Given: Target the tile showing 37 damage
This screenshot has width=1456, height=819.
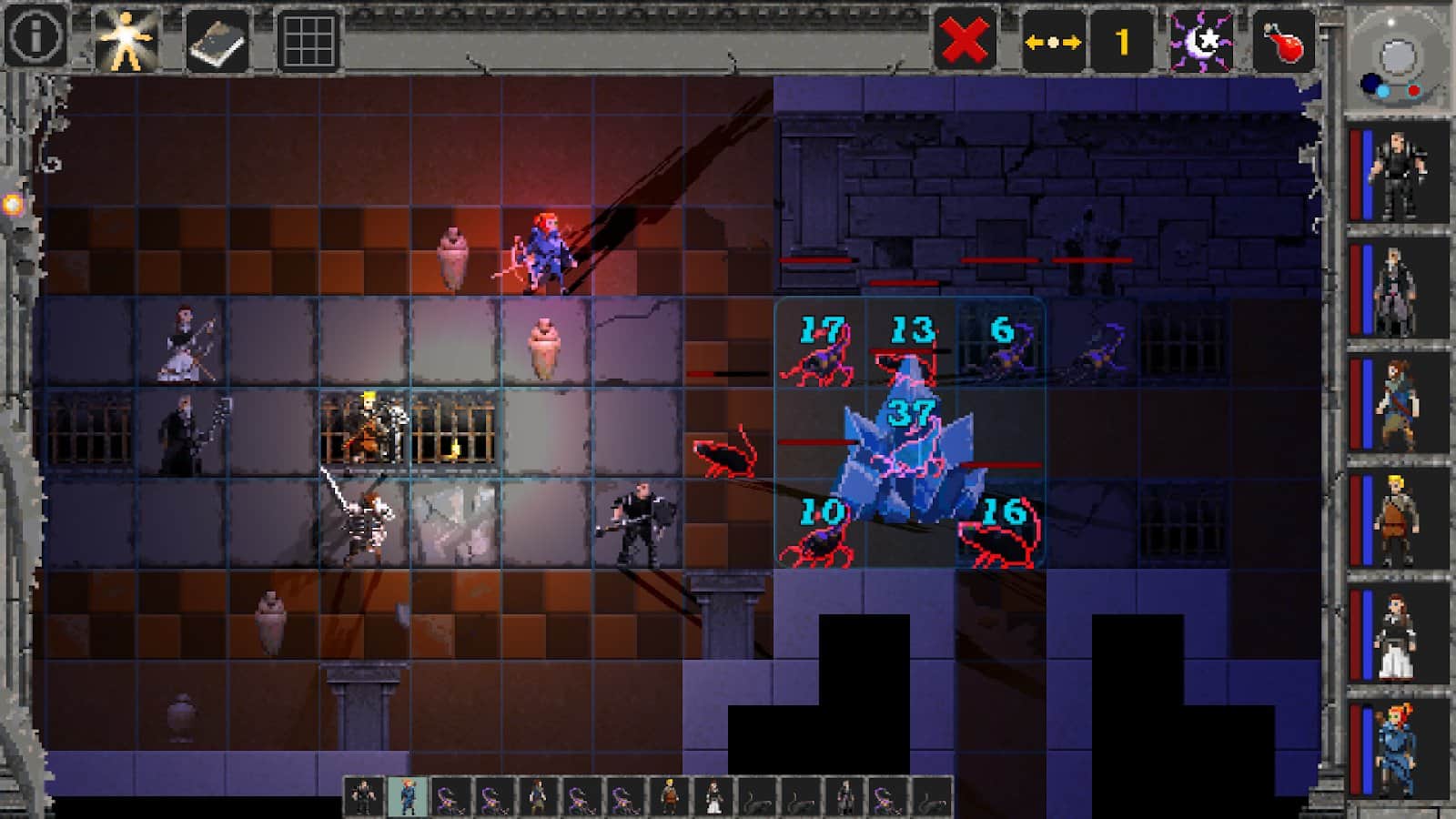Looking at the screenshot, I should tap(910, 433).
